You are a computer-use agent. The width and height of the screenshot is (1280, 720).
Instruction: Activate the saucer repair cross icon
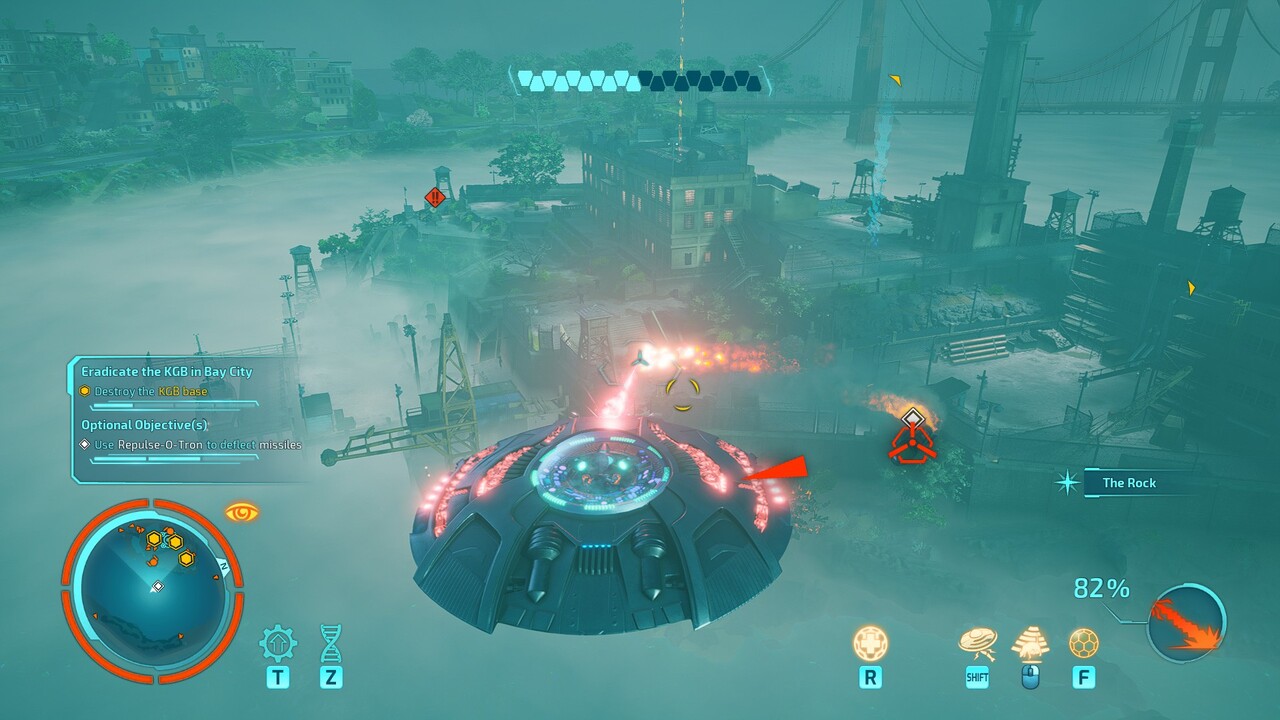tap(870, 643)
